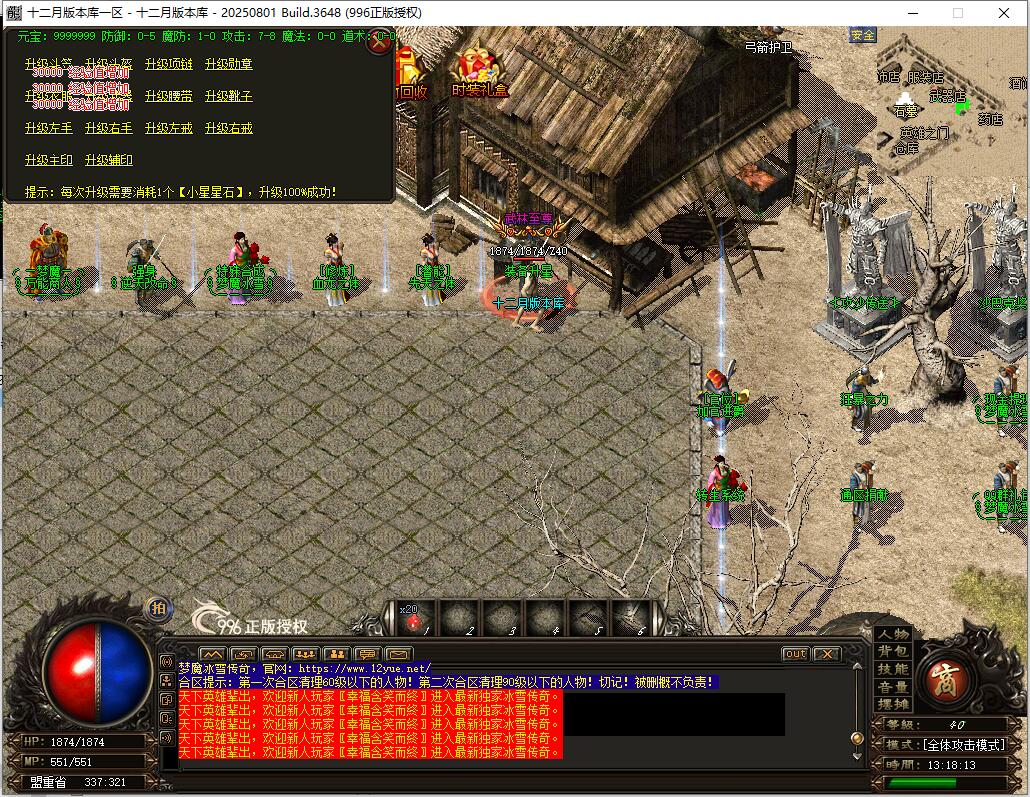The height and width of the screenshot is (797, 1030).
Task: Close the equipment upgrade panel
Action: pyautogui.click(x=380, y=43)
